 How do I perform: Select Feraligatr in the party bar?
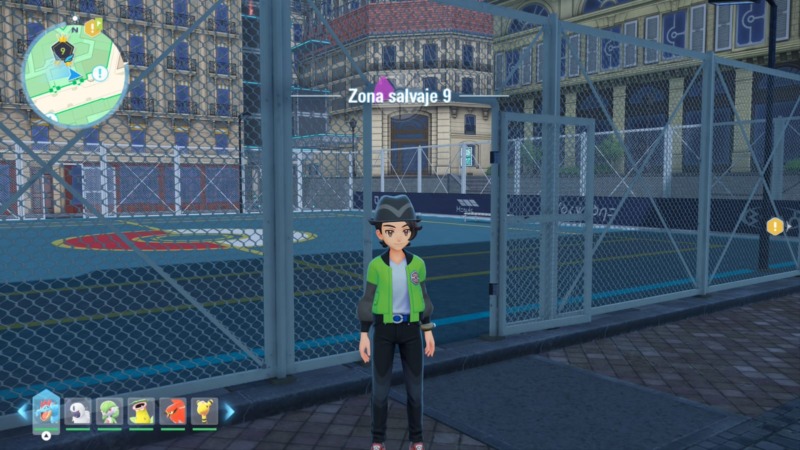[x=47, y=410]
